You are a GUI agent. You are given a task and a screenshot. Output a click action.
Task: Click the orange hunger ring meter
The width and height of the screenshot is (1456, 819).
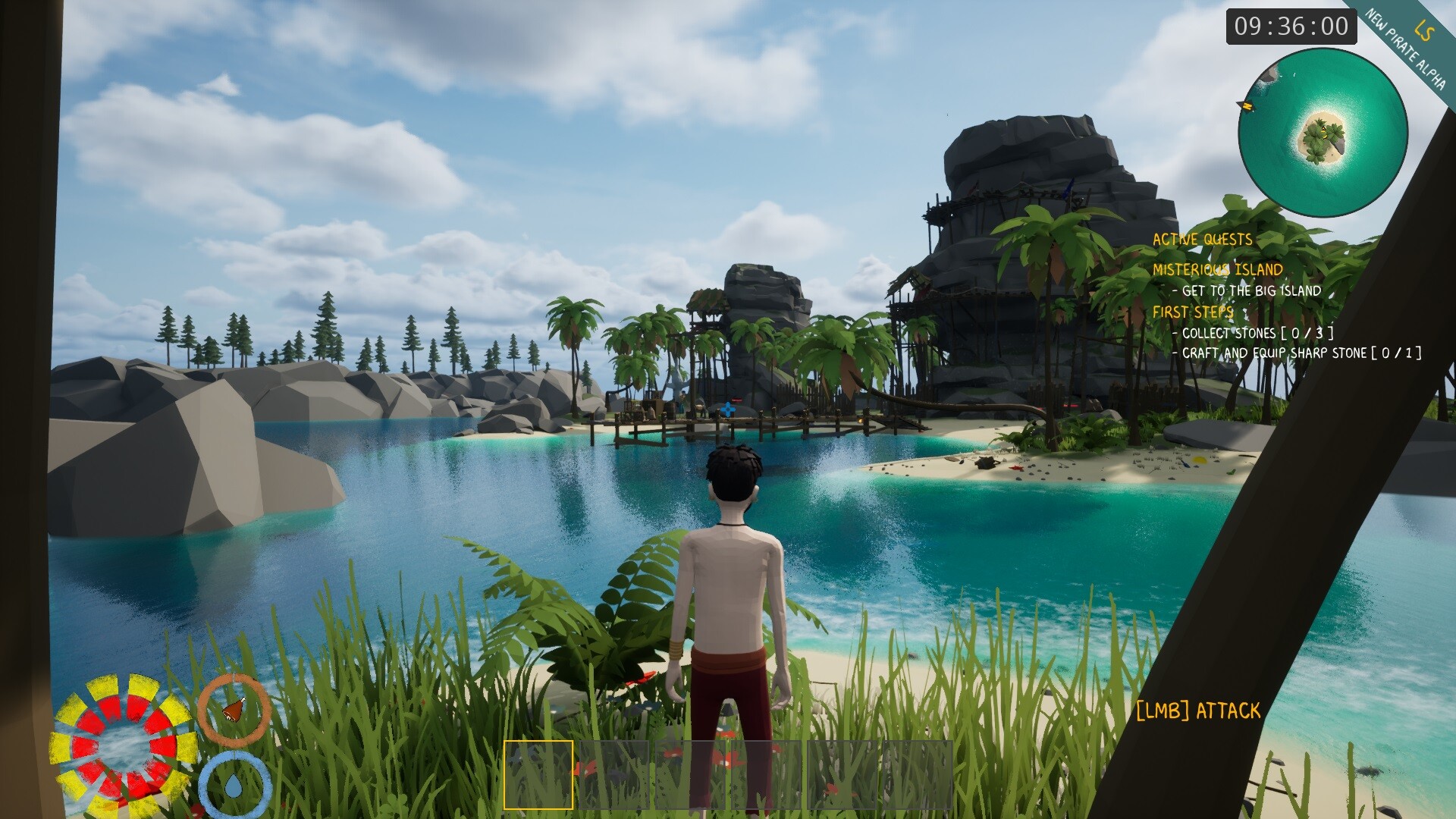(x=235, y=709)
